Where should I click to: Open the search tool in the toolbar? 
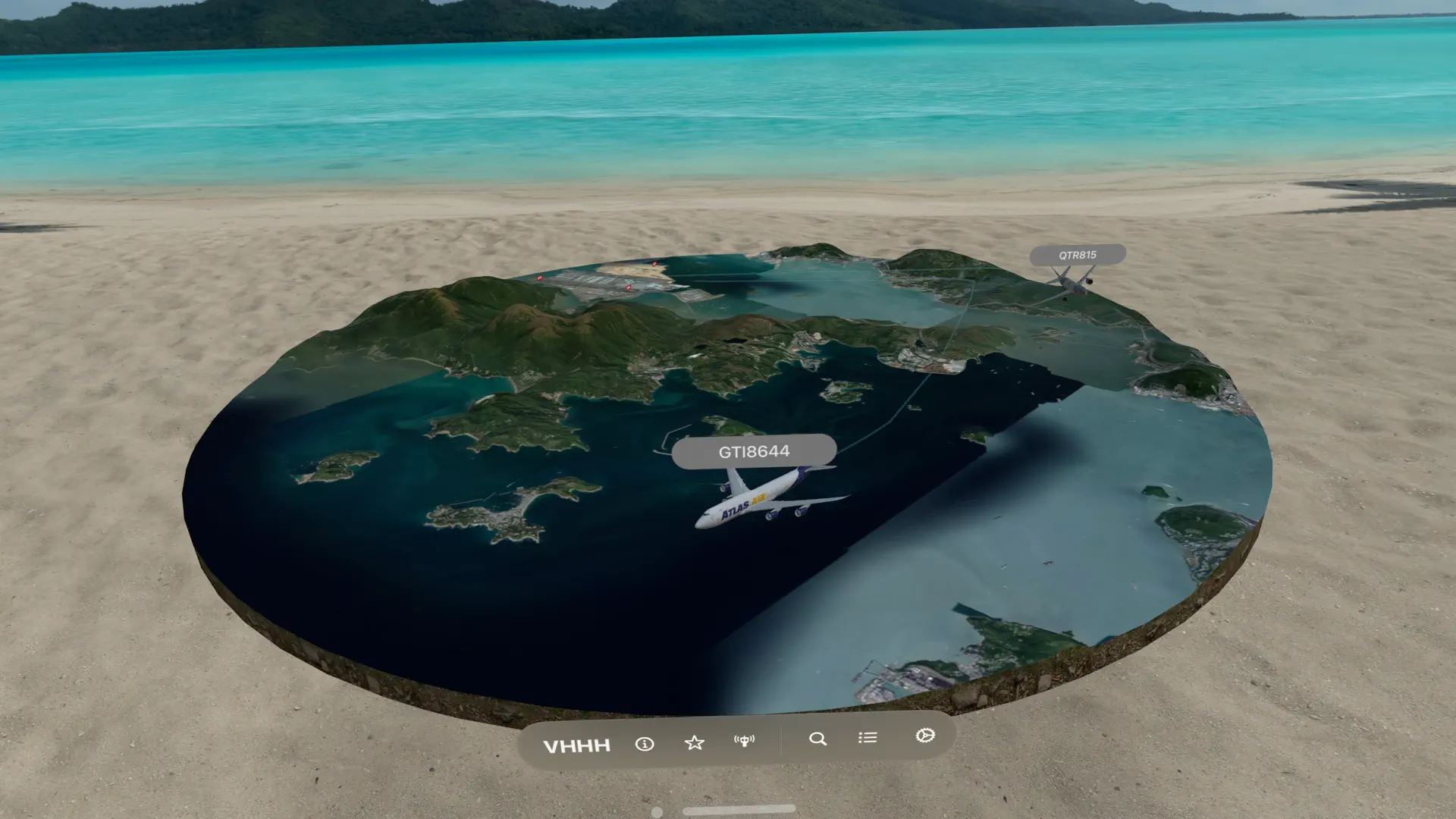(x=817, y=737)
